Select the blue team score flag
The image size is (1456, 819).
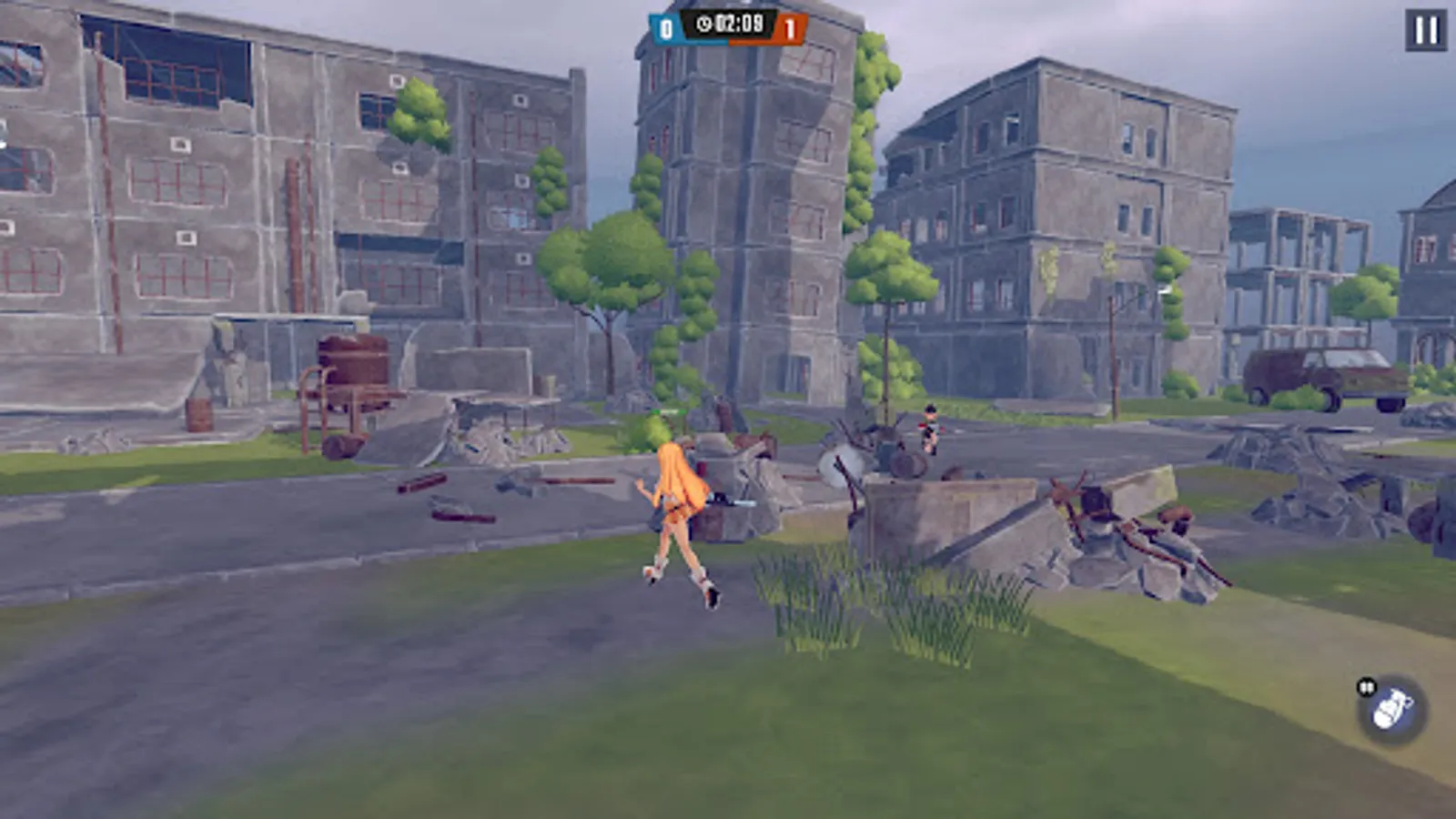click(665, 27)
